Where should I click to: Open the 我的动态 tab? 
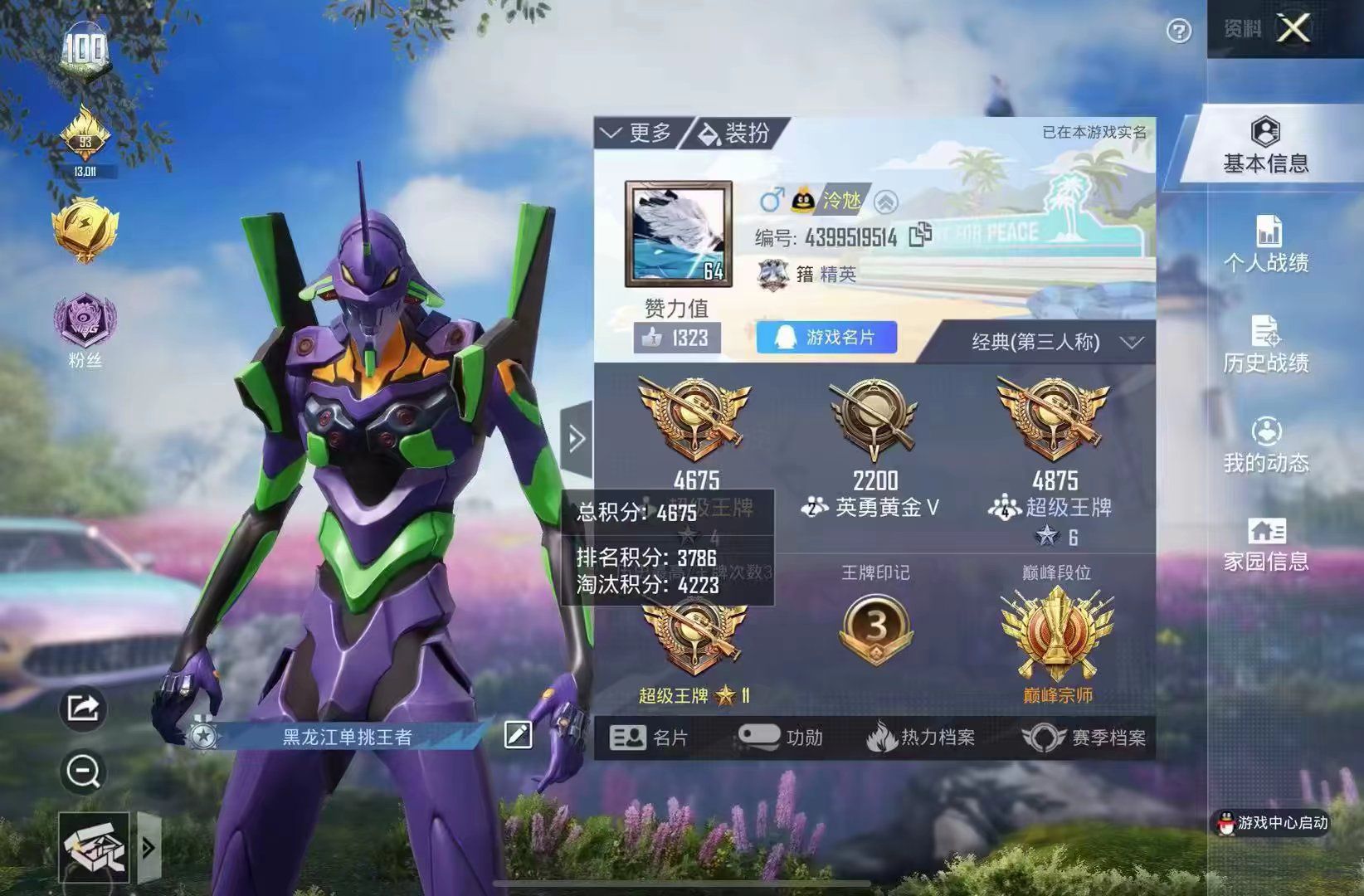(1265, 445)
